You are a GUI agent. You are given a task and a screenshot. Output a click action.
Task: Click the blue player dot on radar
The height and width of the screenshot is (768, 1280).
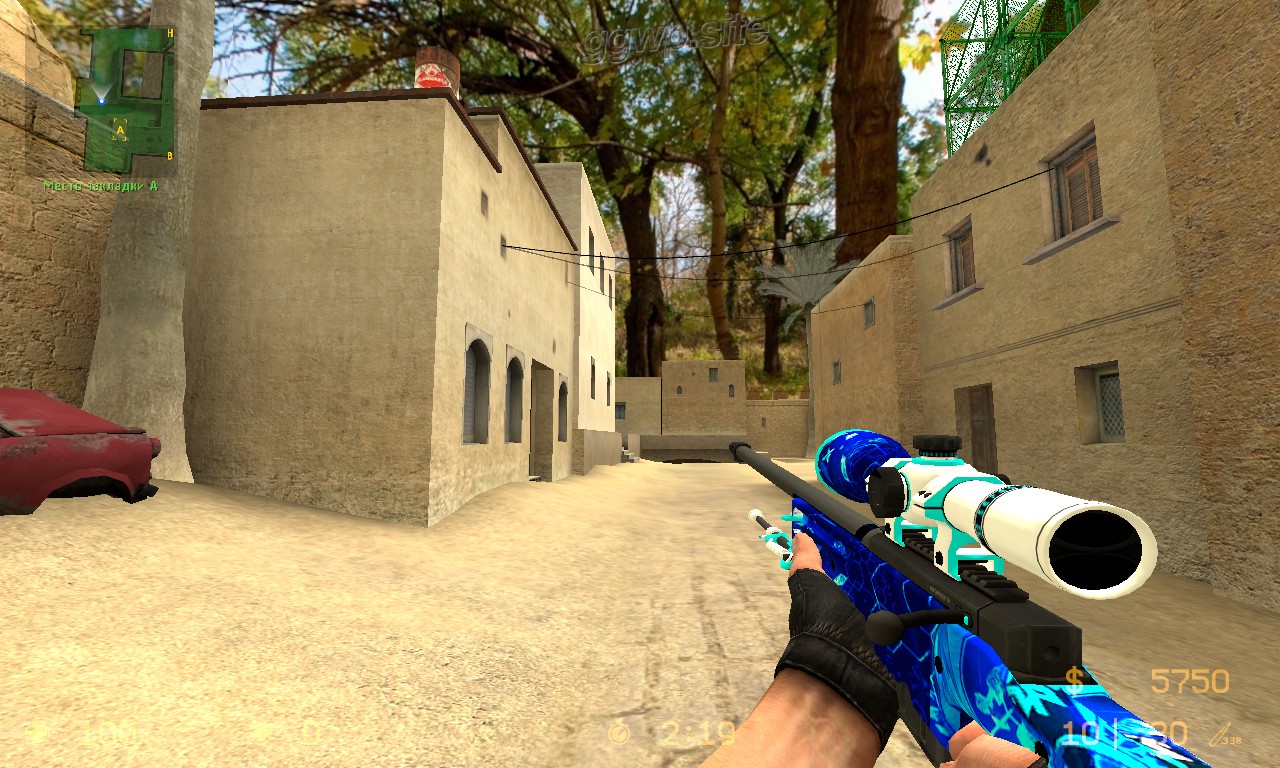(102, 100)
